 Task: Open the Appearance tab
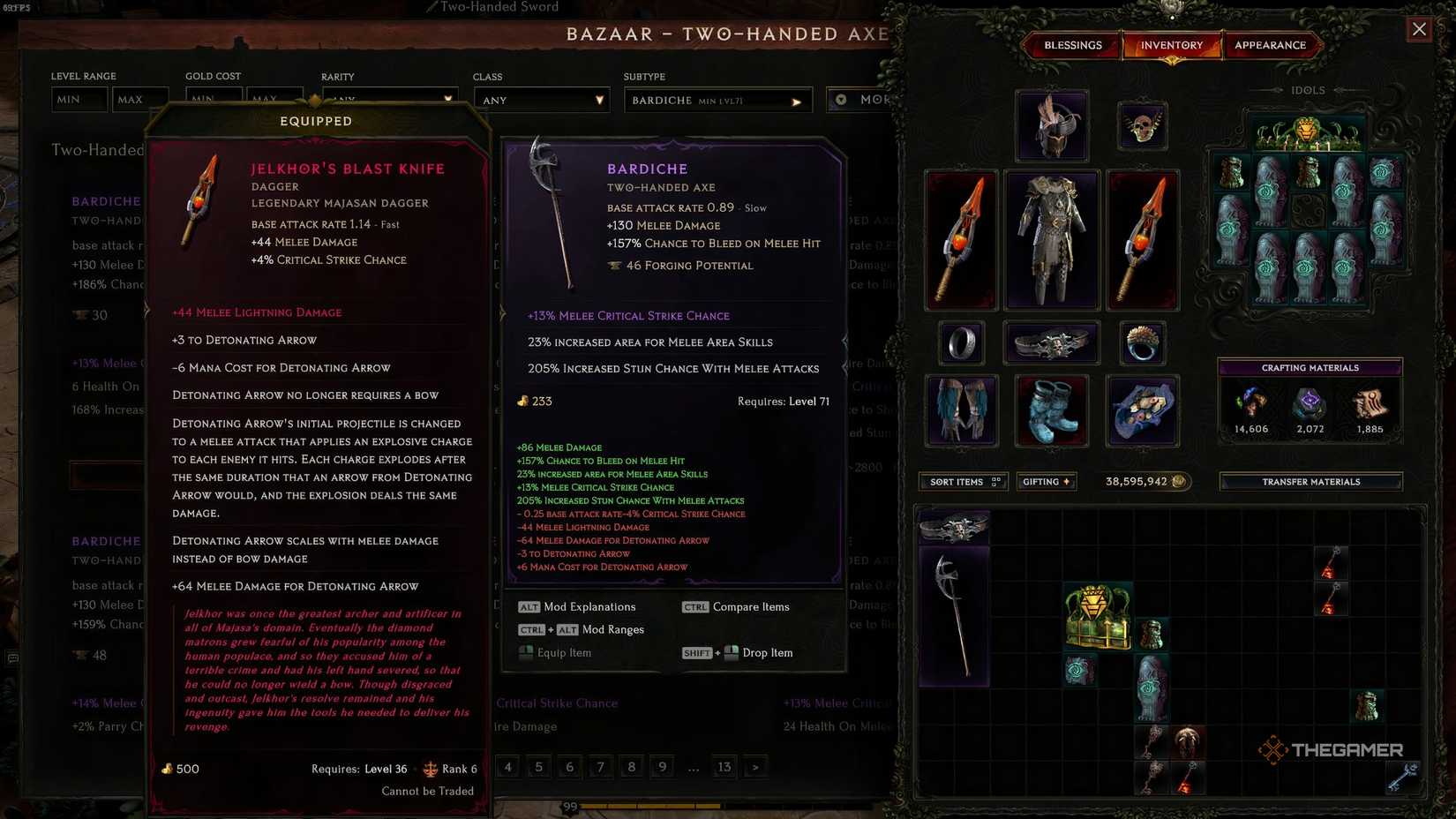pos(1272,45)
